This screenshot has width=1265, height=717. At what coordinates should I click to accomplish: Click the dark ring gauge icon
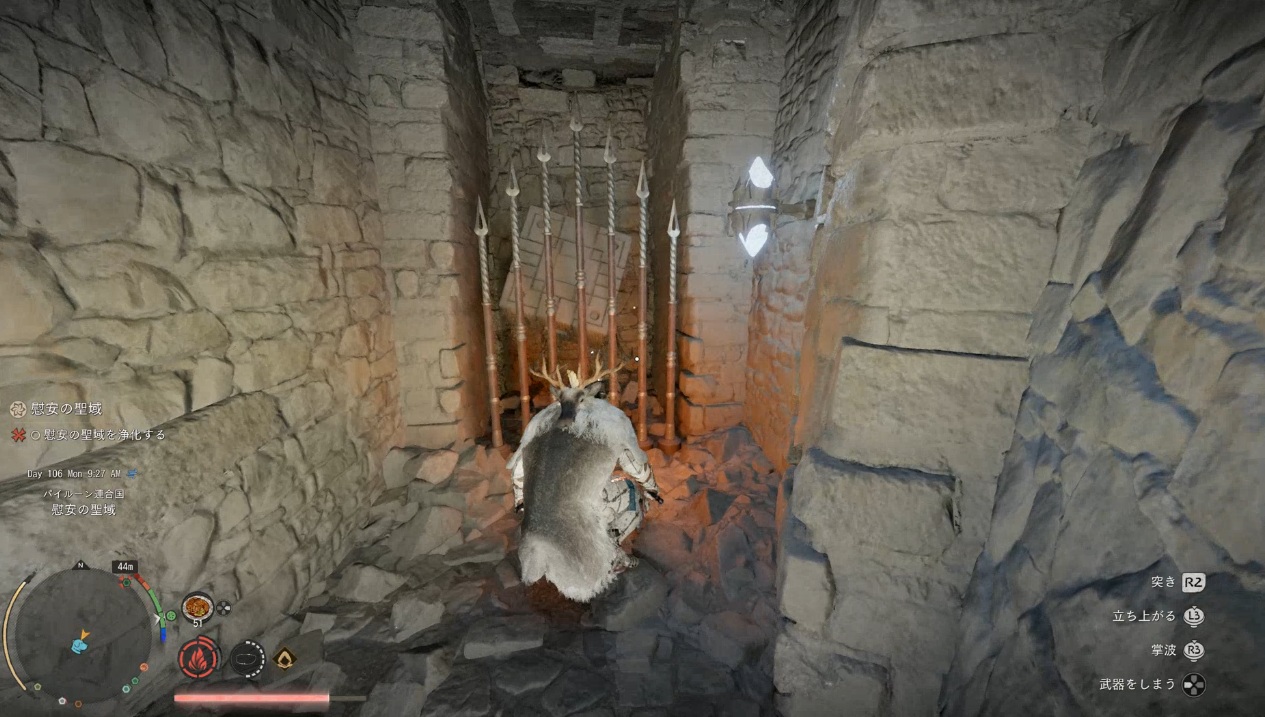click(247, 658)
